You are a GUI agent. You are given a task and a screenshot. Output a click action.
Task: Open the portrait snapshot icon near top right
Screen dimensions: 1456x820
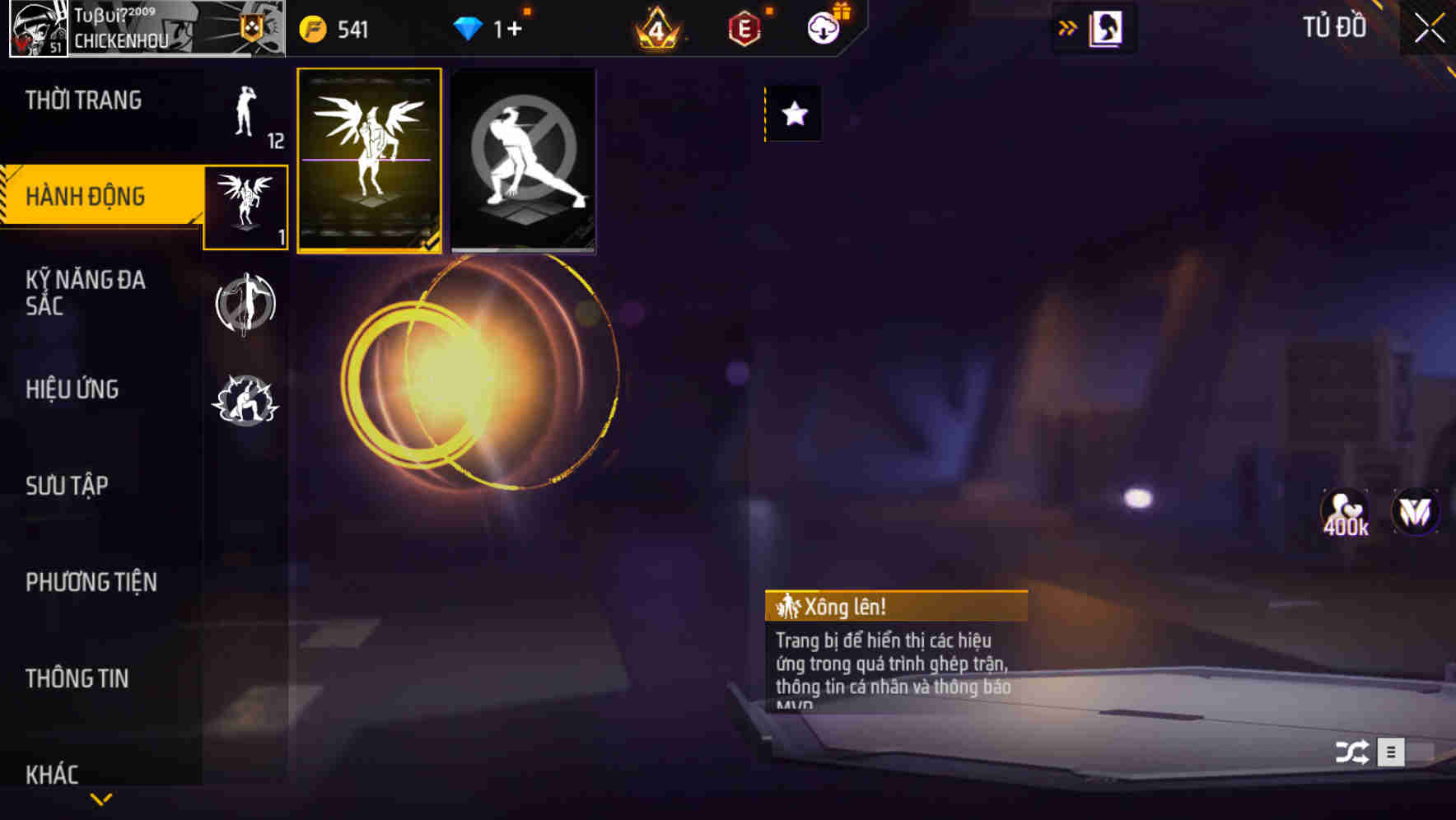(x=1107, y=27)
